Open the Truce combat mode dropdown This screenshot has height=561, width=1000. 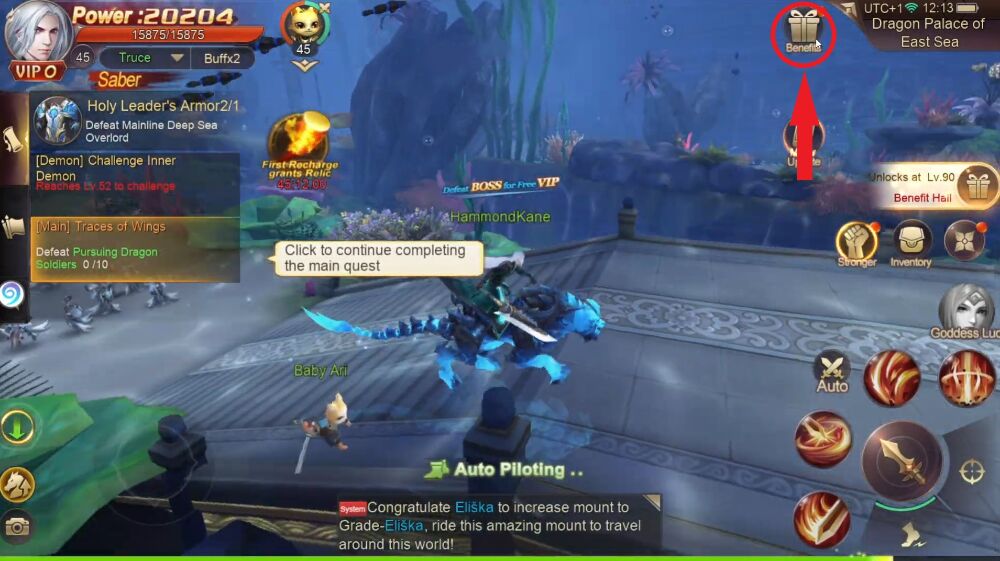(x=144, y=58)
